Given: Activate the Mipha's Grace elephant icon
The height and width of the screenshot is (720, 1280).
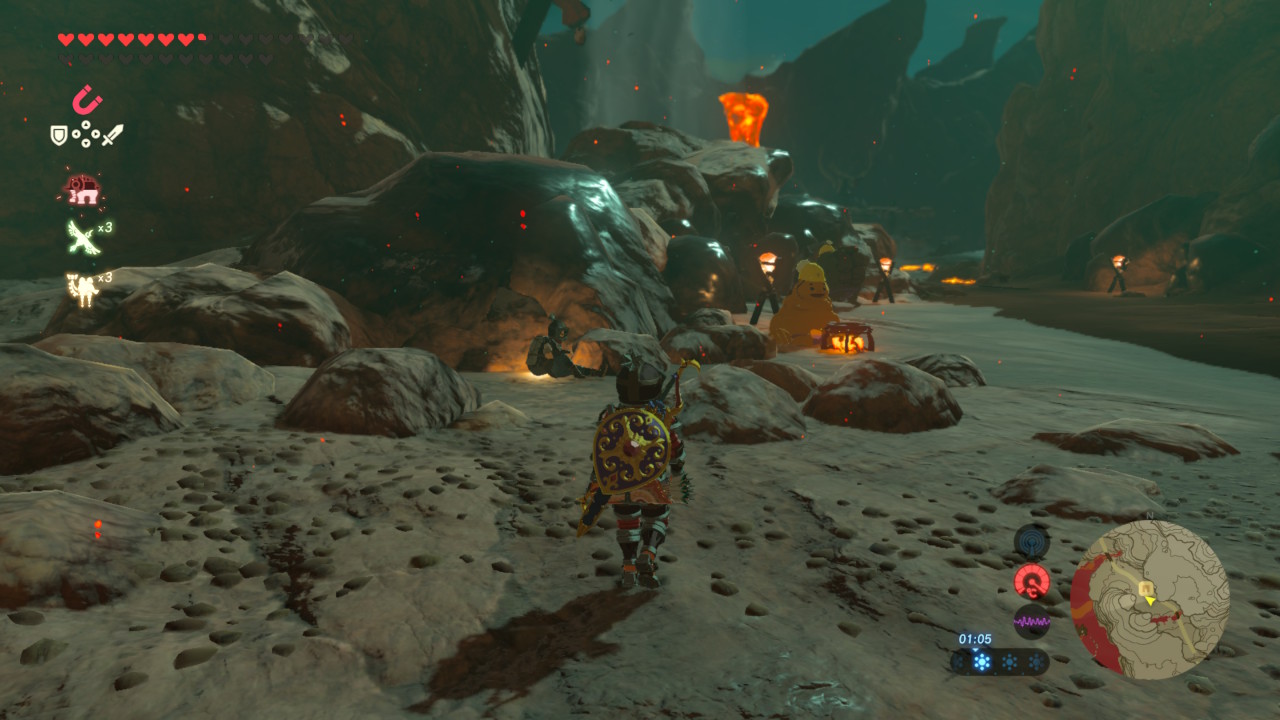Looking at the screenshot, I should (x=82, y=188).
